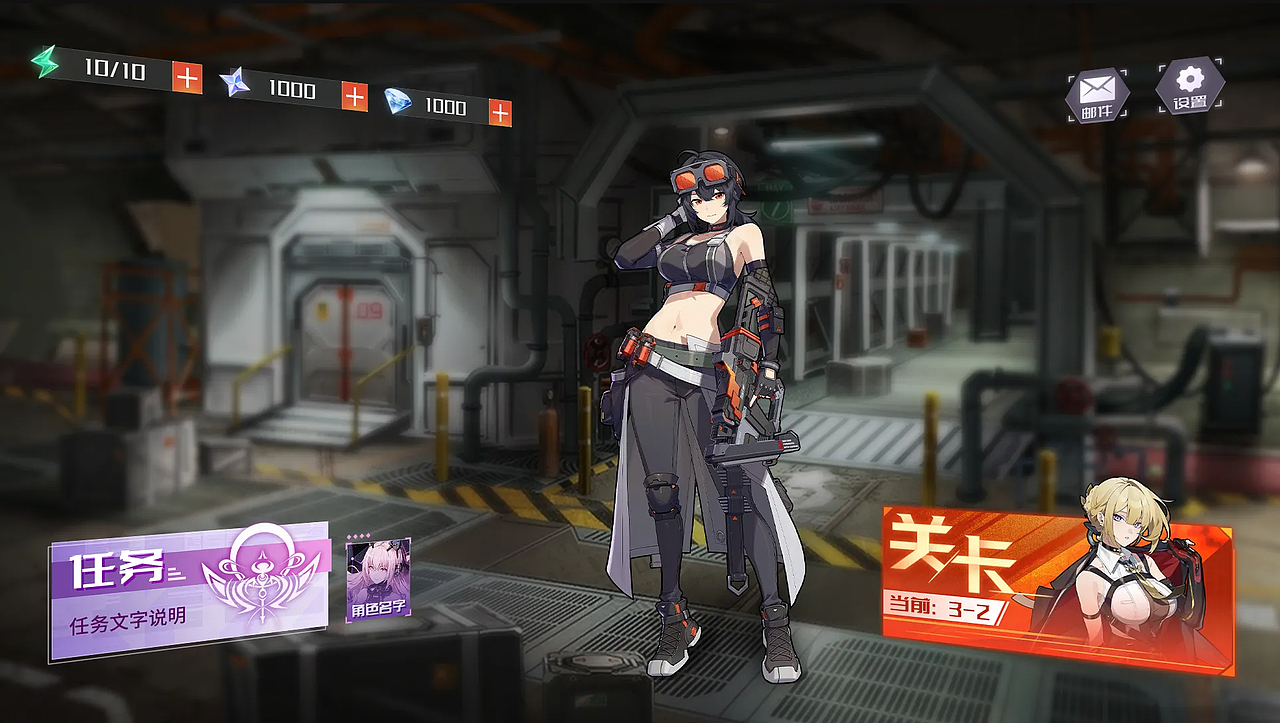The height and width of the screenshot is (723, 1280).
Task: Click the 当前: 3-2 stage label
Action: pos(935,607)
